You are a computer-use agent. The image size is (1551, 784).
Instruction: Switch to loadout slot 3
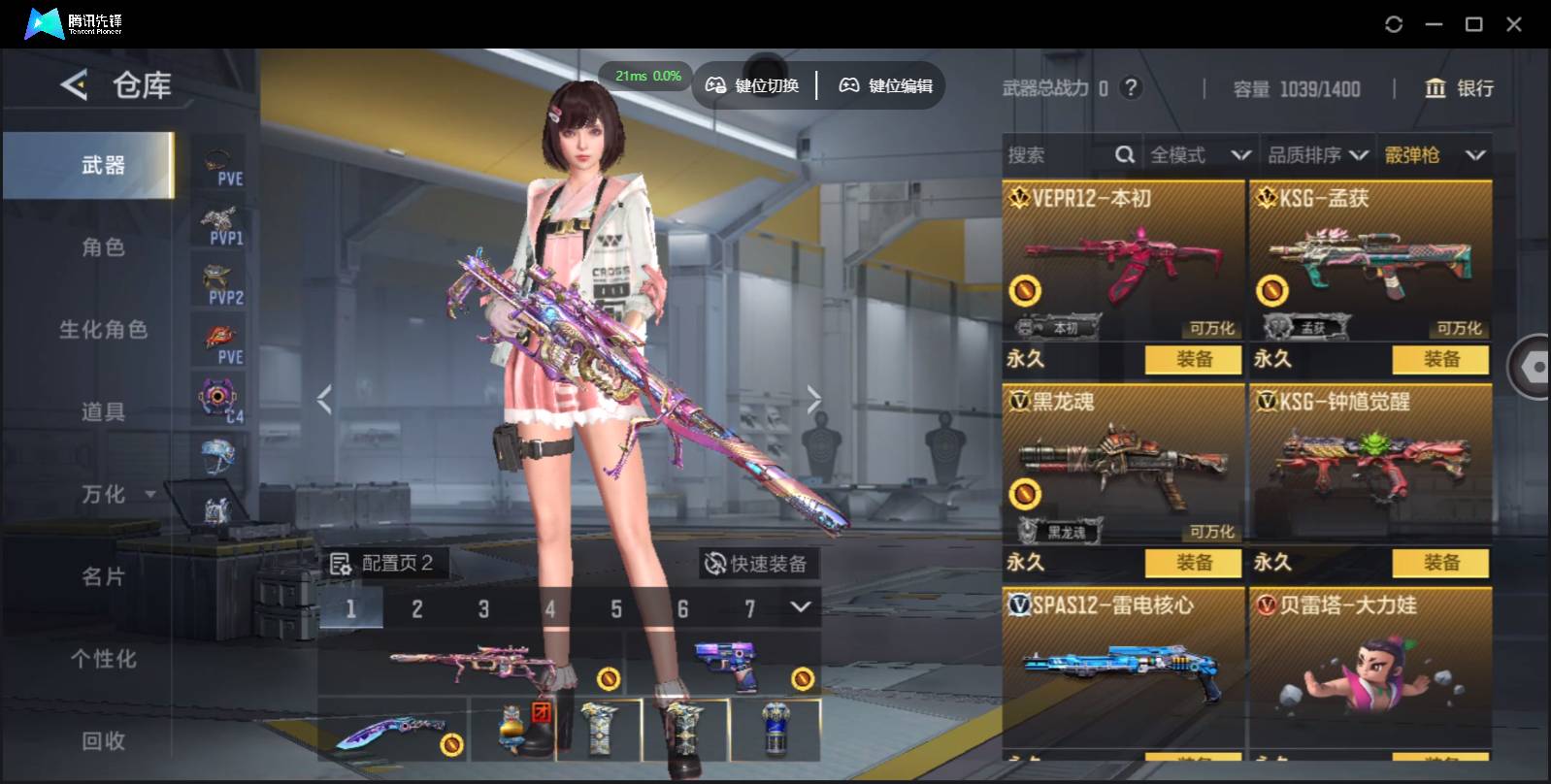(483, 609)
